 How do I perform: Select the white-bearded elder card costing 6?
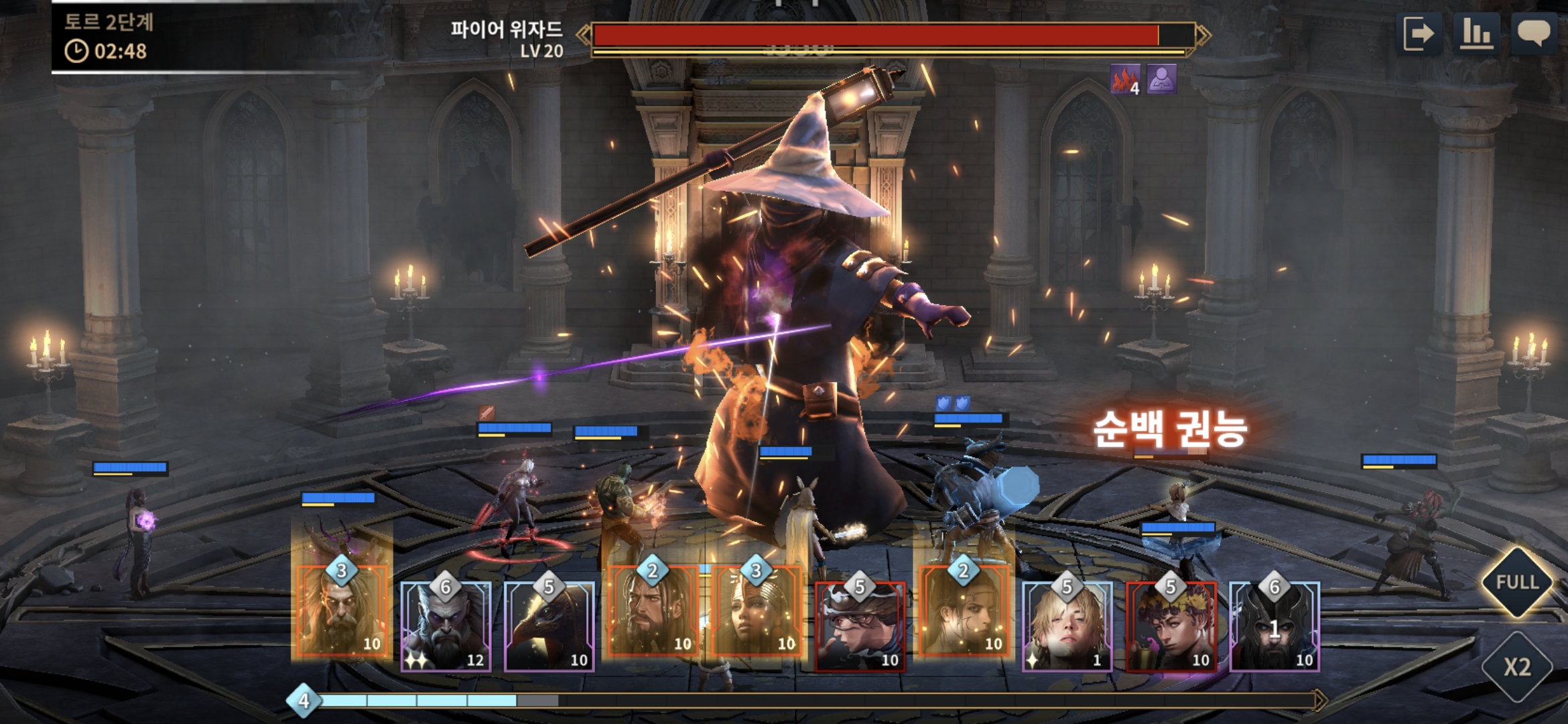click(446, 627)
